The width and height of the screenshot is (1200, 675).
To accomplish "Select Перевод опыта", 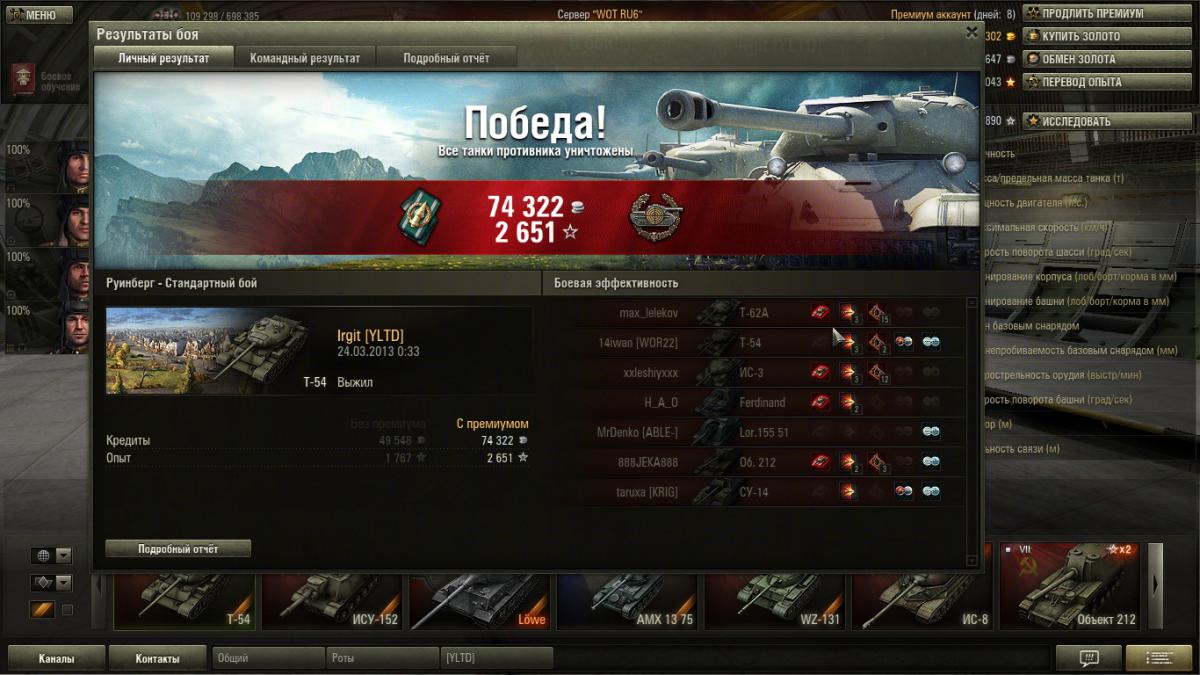I will click(1083, 83).
